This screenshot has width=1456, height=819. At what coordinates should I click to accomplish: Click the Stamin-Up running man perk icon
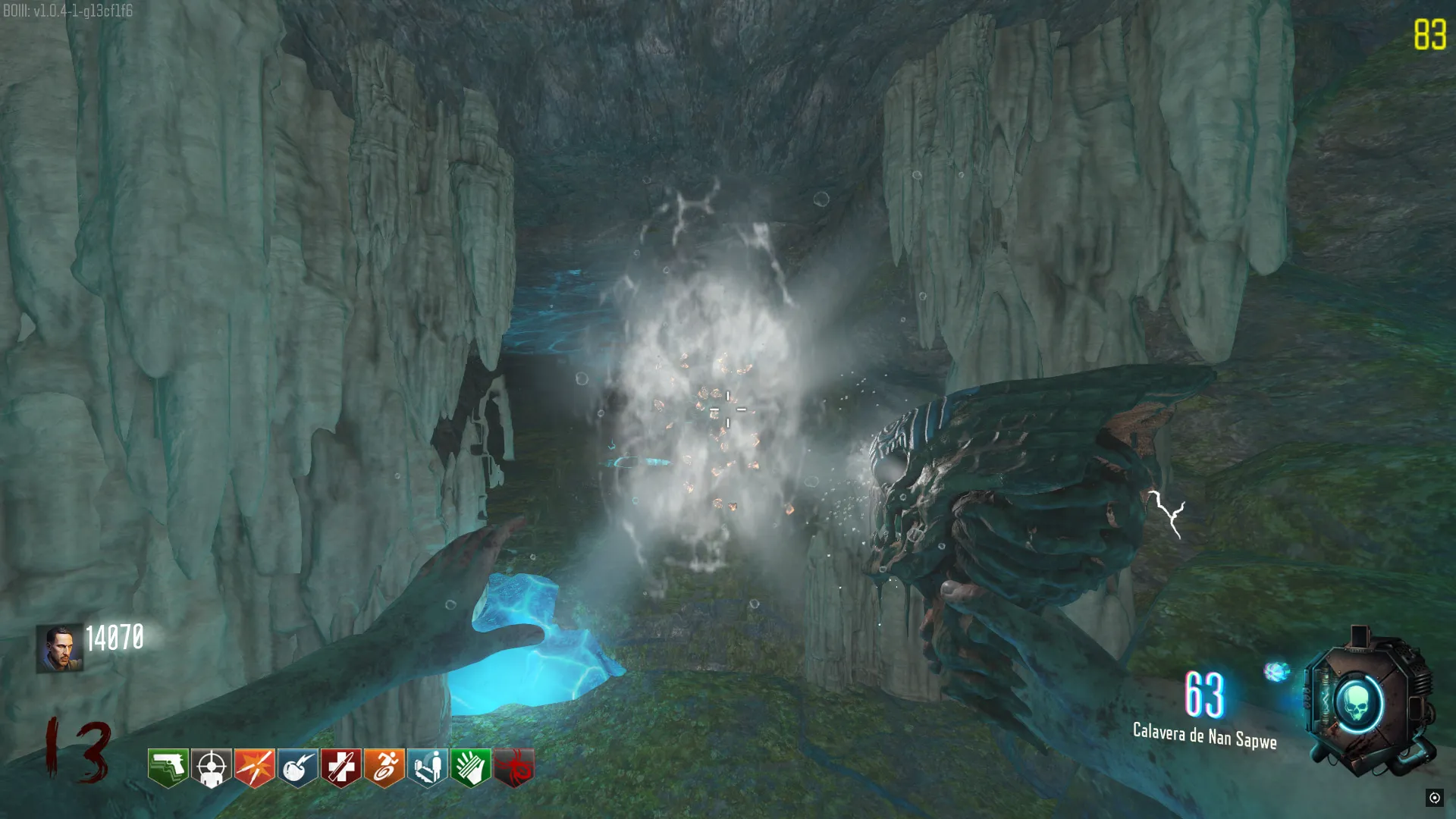coord(384,767)
